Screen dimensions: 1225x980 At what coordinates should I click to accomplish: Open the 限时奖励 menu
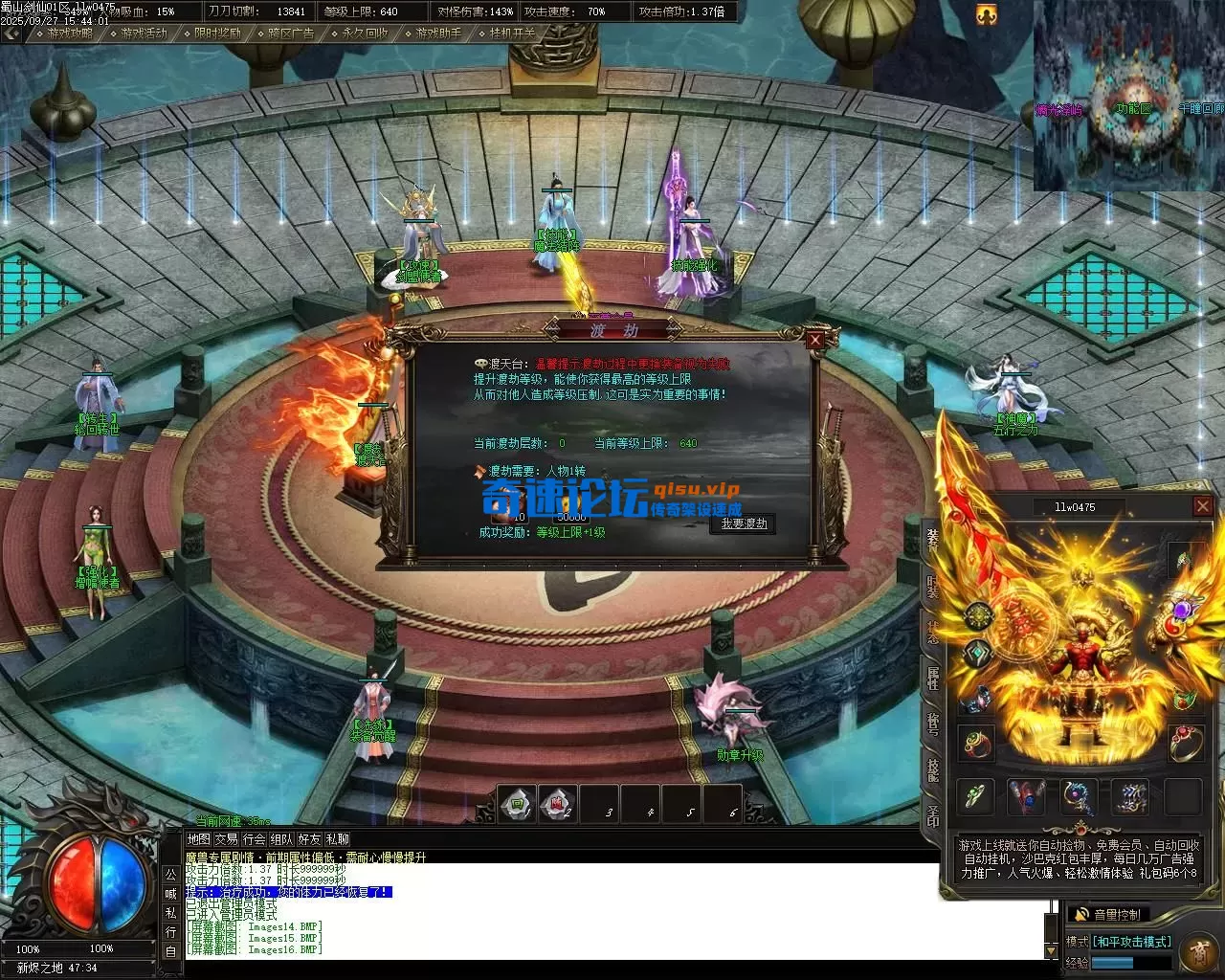pos(217,33)
